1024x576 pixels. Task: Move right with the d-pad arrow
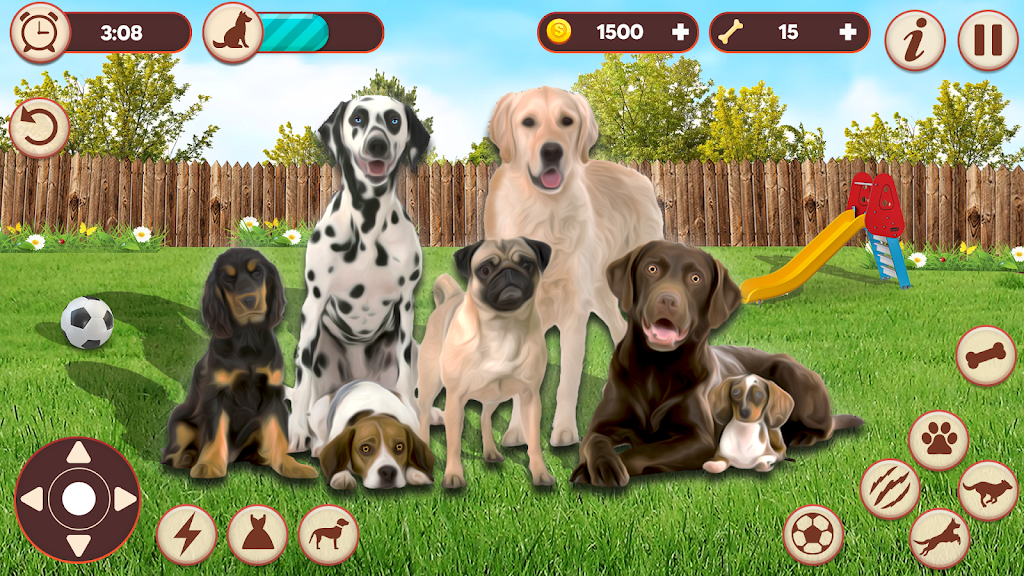pyautogui.click(x=123, y=499)
